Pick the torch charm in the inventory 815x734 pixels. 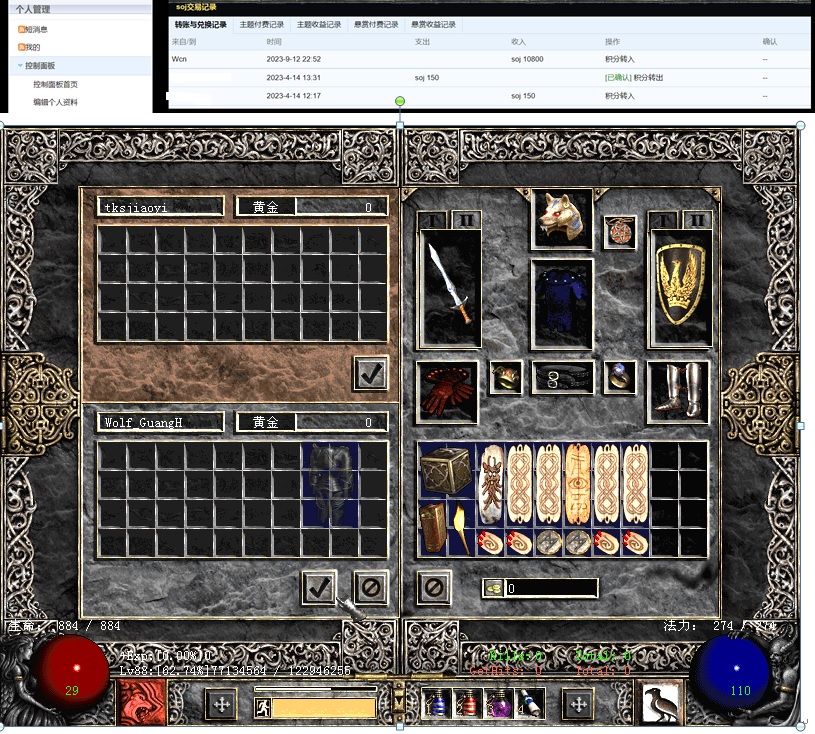pyautogui.click(x=462, y=528)
